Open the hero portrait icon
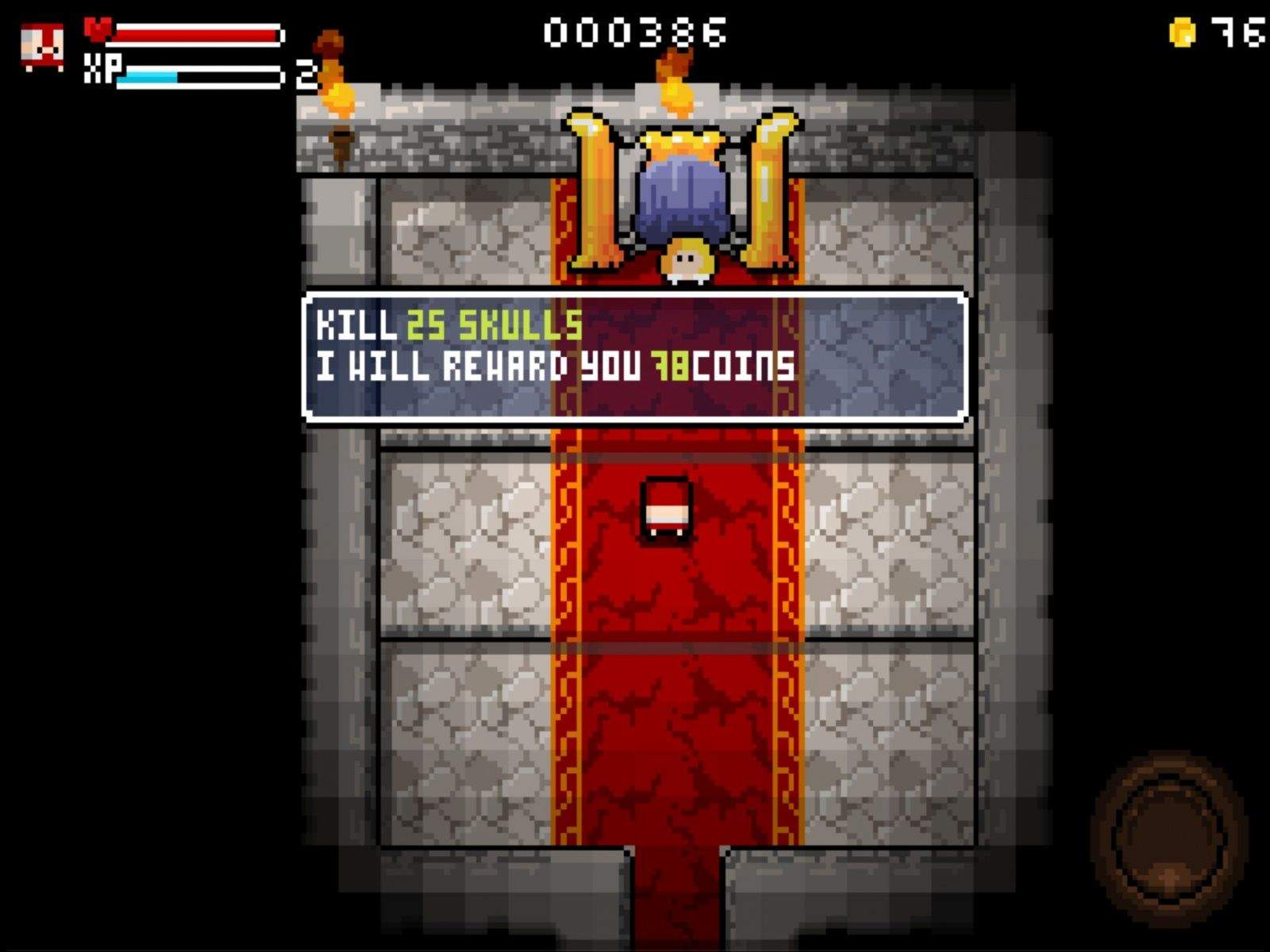 43,48
